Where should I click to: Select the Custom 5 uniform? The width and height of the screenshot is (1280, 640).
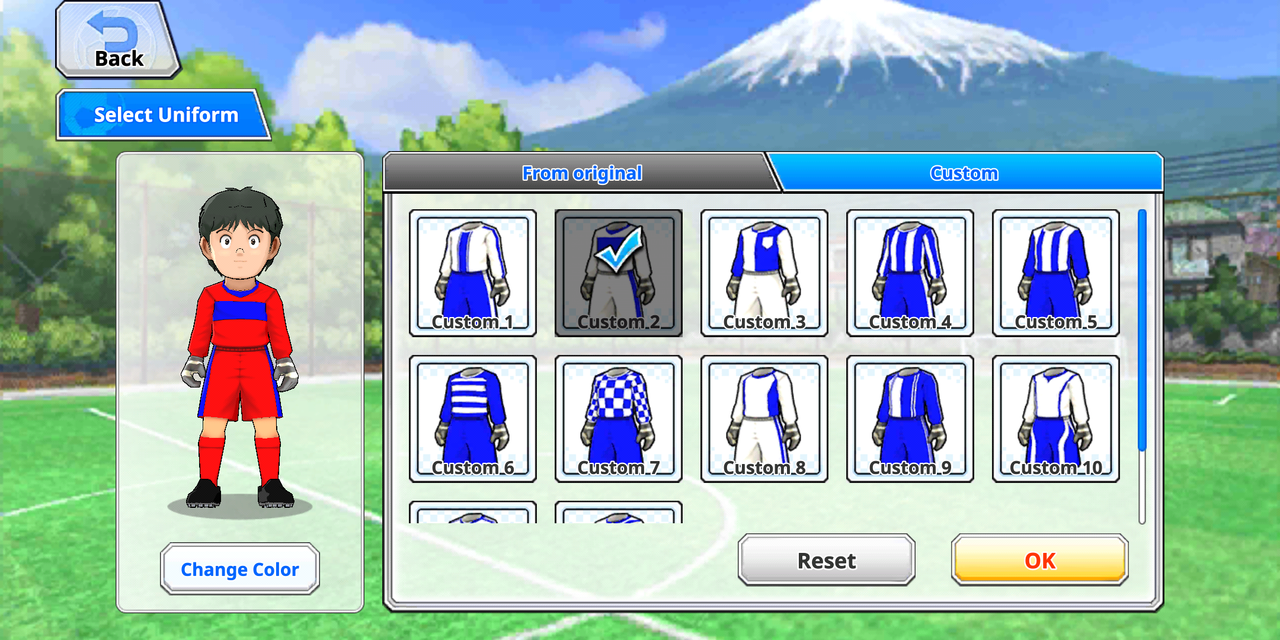point(1056,272)
